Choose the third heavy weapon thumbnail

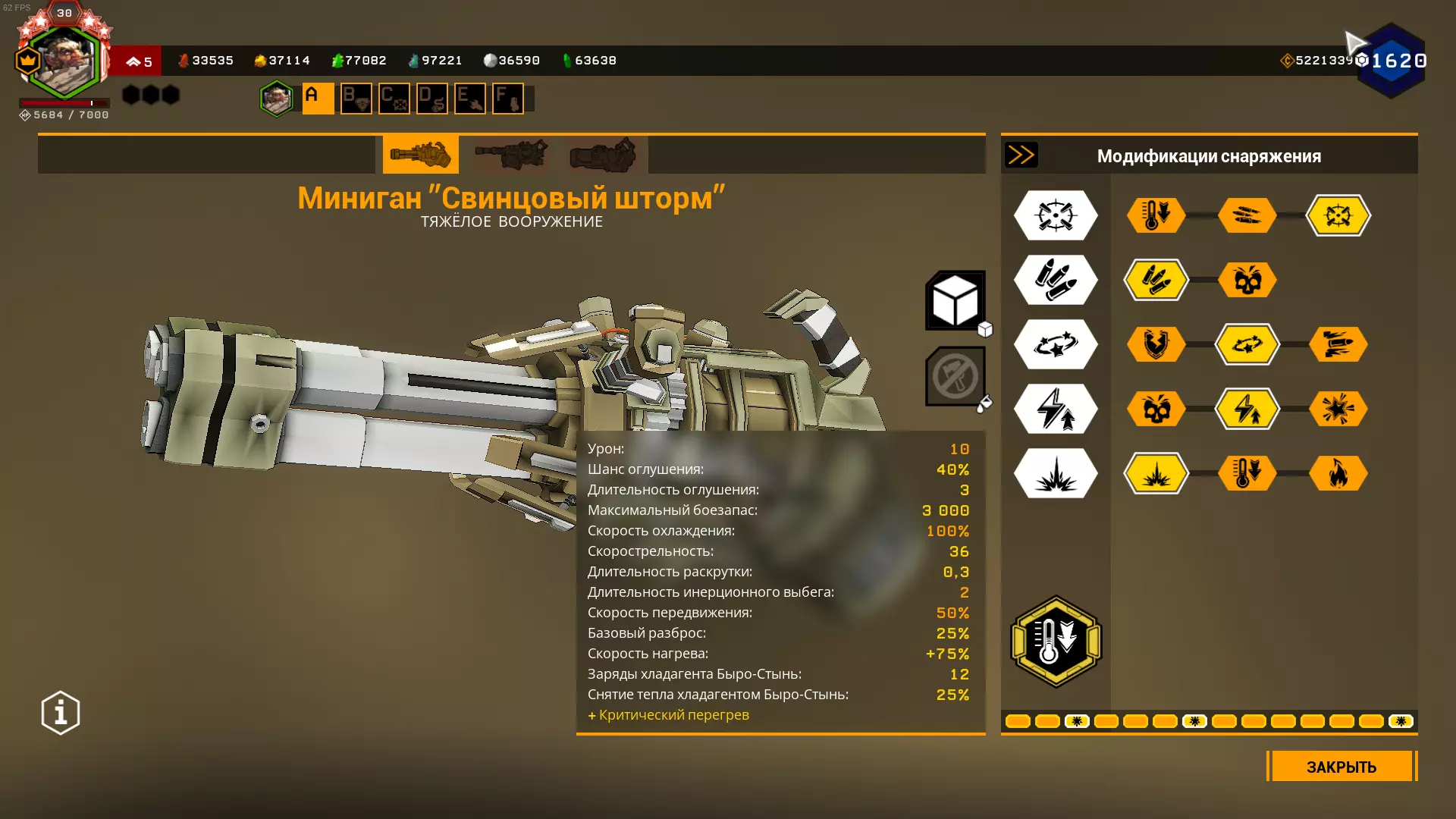[603, 155]
